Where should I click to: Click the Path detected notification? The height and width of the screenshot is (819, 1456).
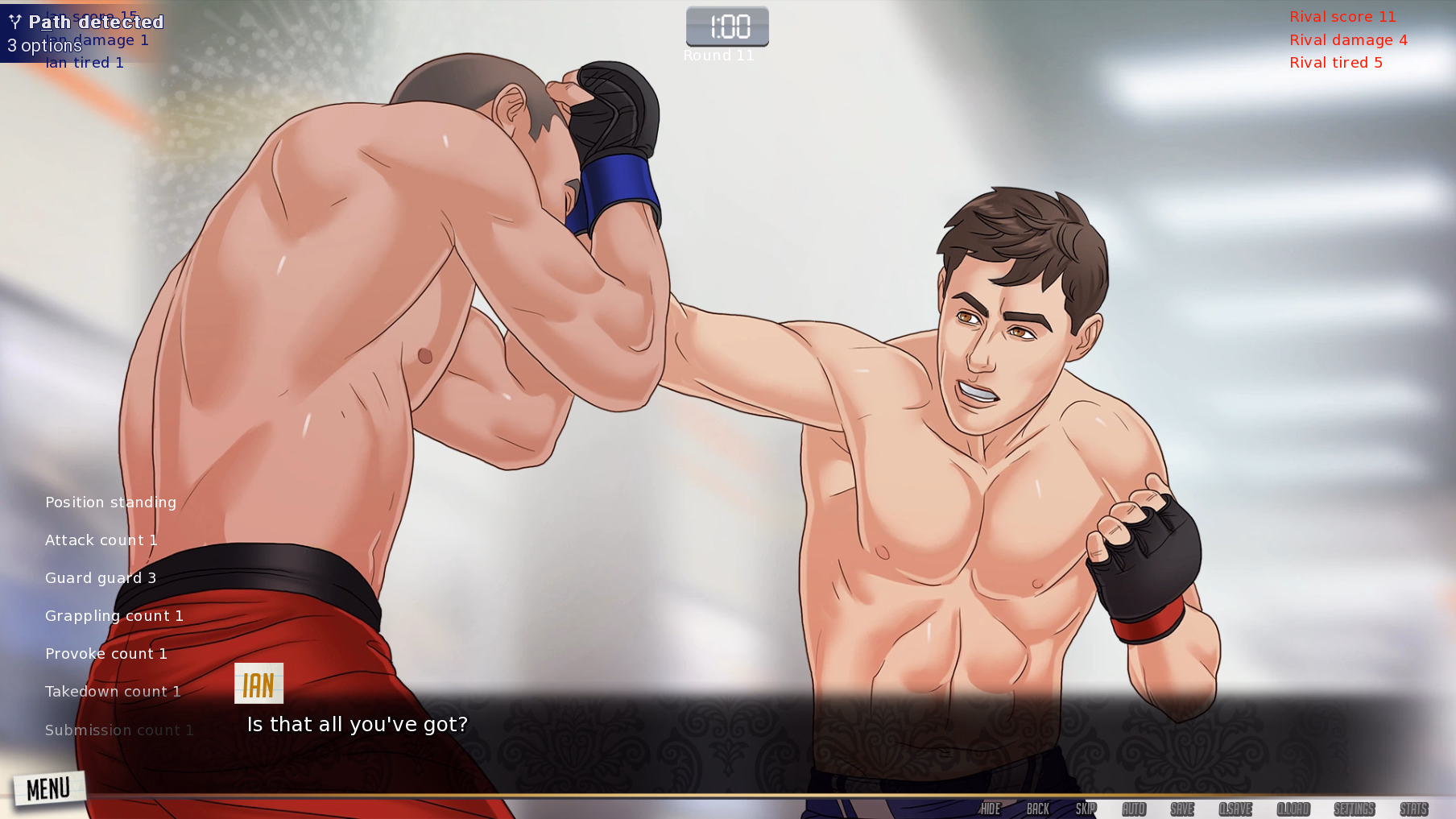coord(85,32)
